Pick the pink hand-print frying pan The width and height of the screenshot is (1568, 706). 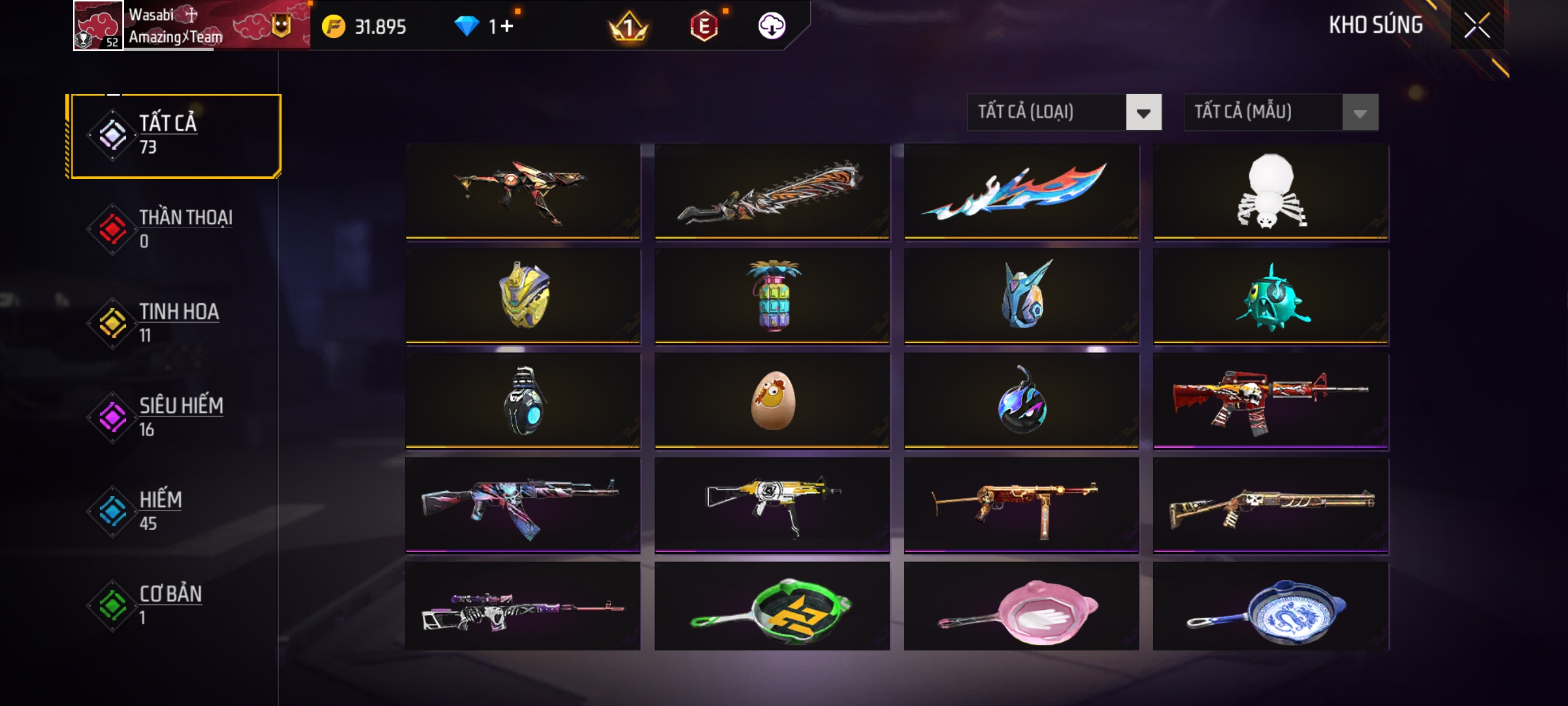[x=1021, y=608]
